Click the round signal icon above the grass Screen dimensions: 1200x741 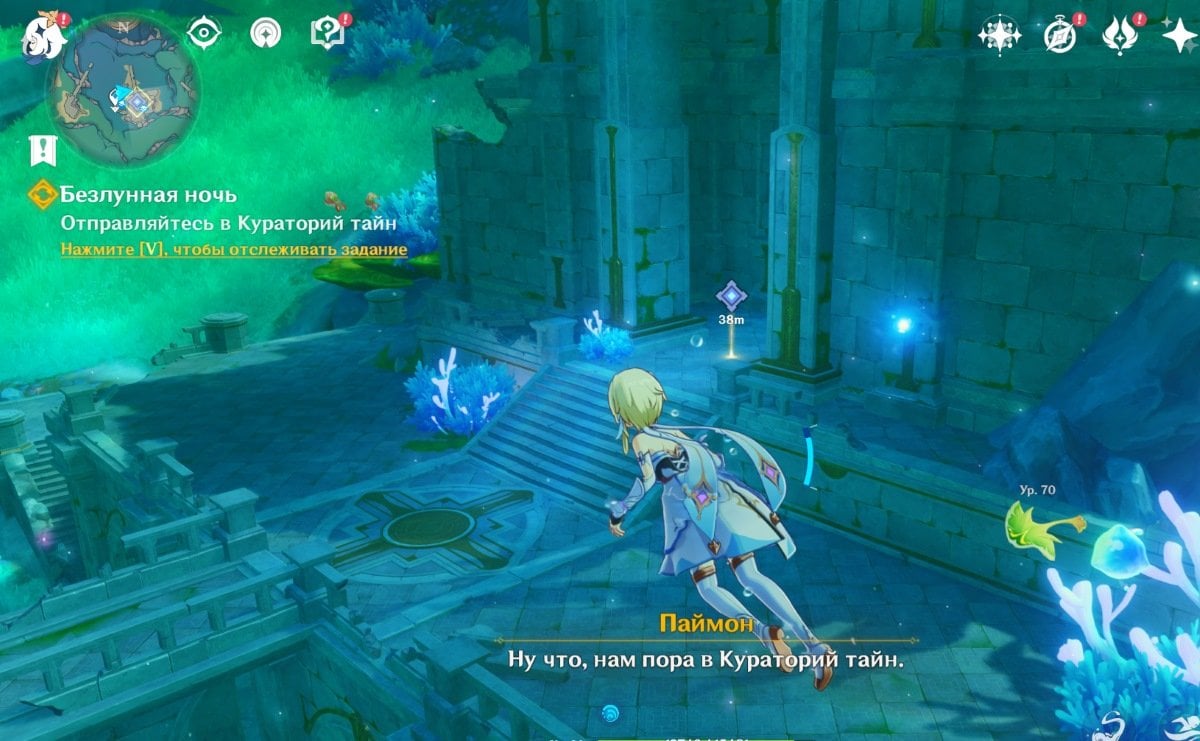[x=265, y=34]
